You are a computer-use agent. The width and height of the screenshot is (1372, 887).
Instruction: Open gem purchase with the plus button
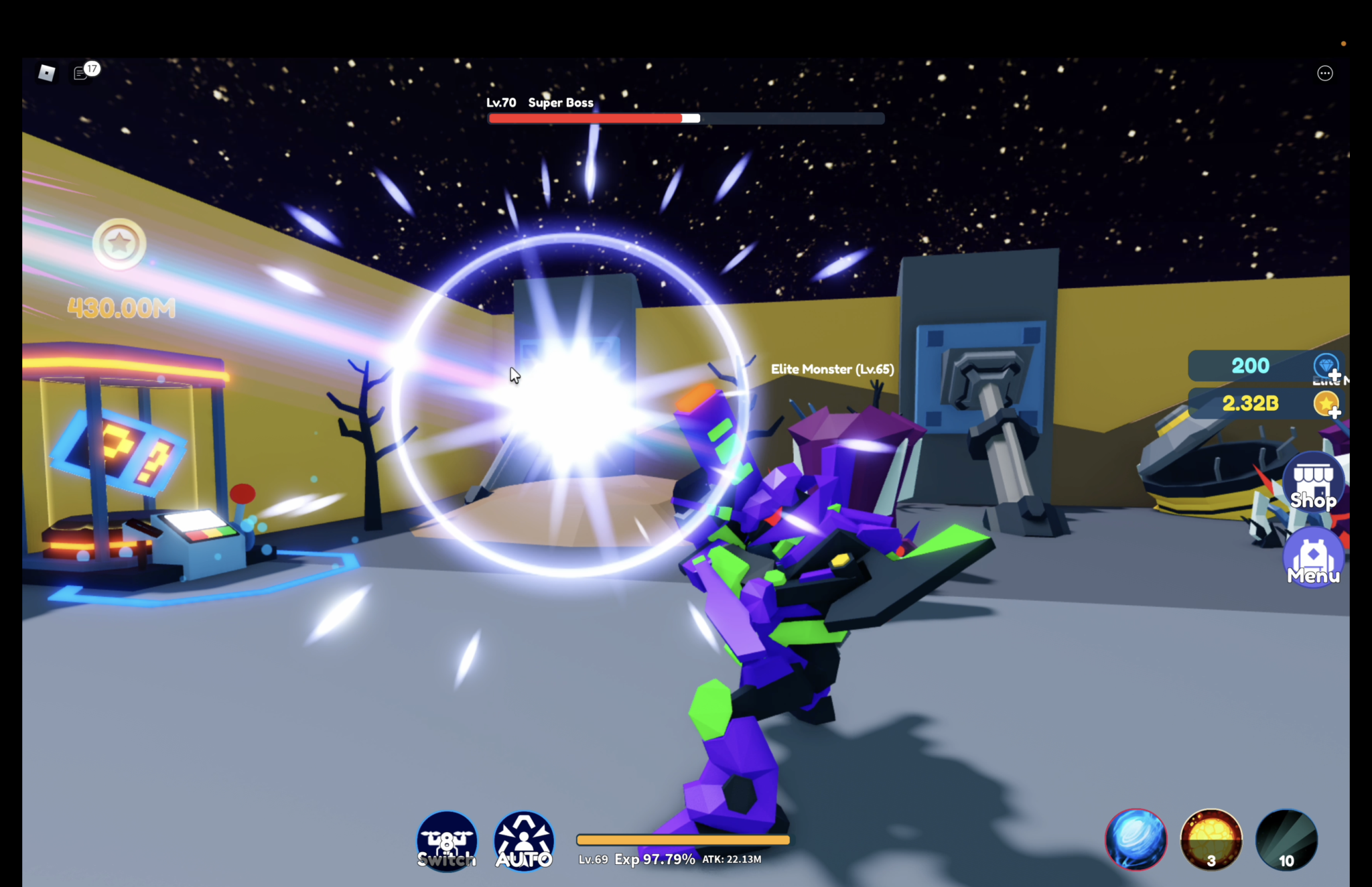click(1334, 376)
